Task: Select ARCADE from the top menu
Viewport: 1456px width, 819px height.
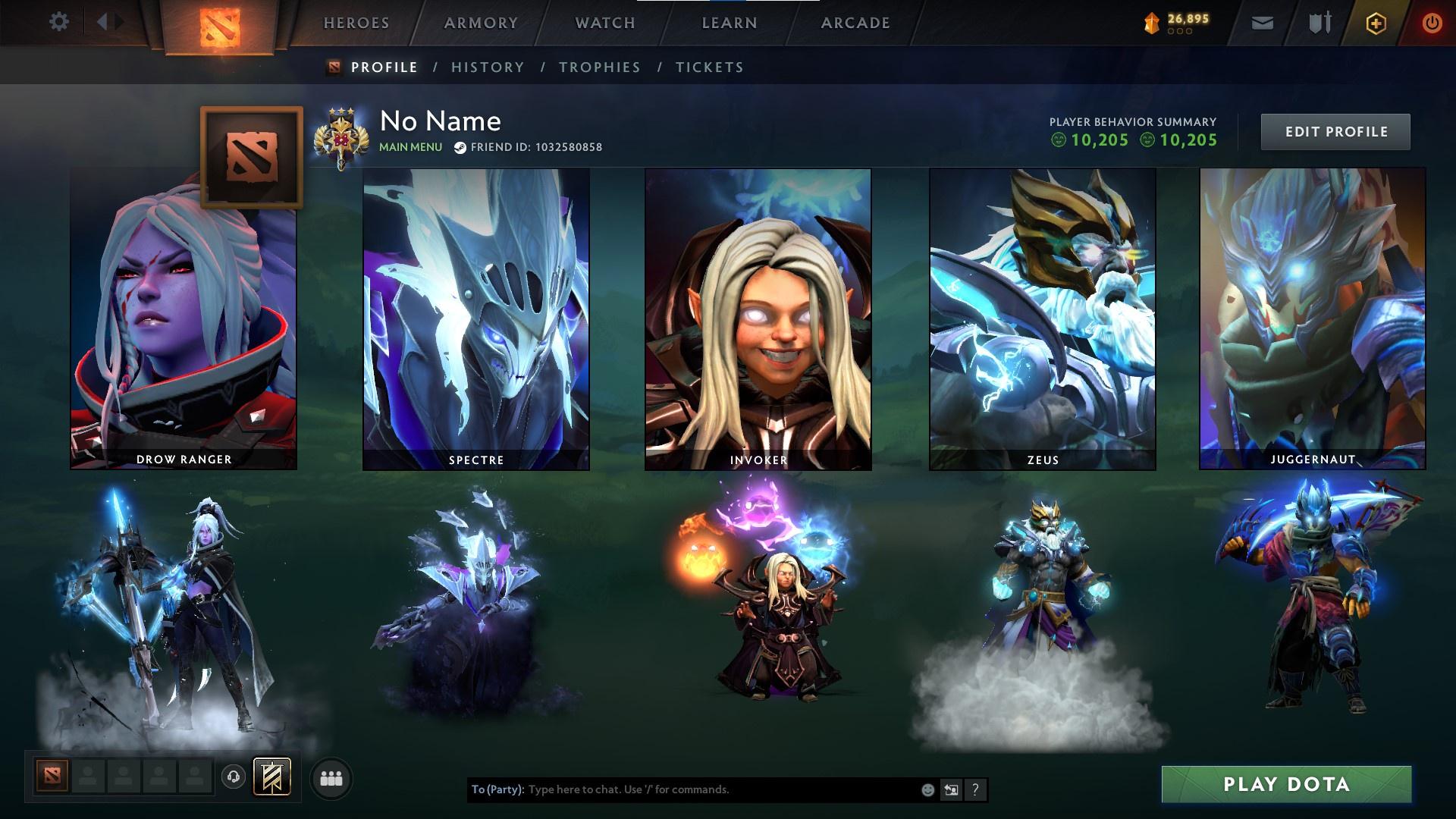Action: coord(855,22)
